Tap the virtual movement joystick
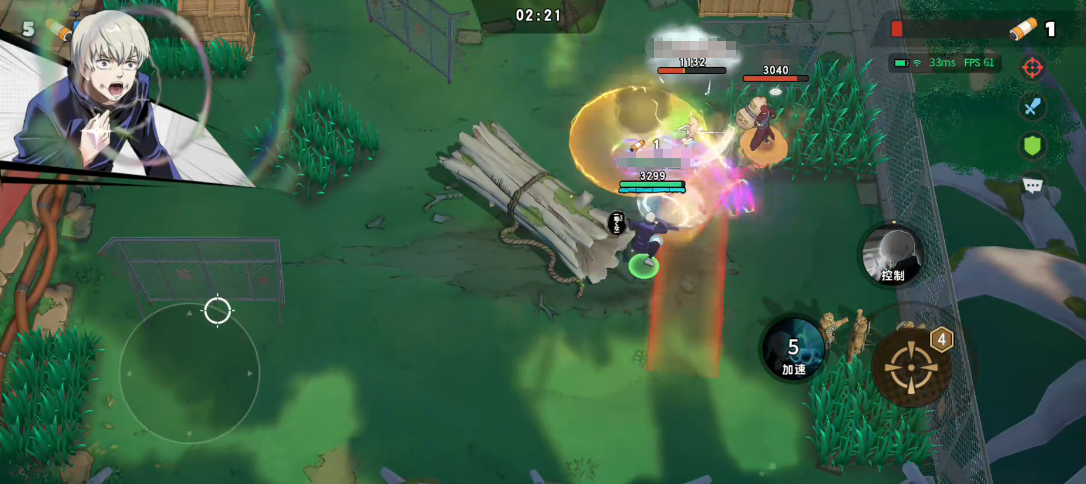Viewport: 1086px width, 484px height. pos(189,372)
